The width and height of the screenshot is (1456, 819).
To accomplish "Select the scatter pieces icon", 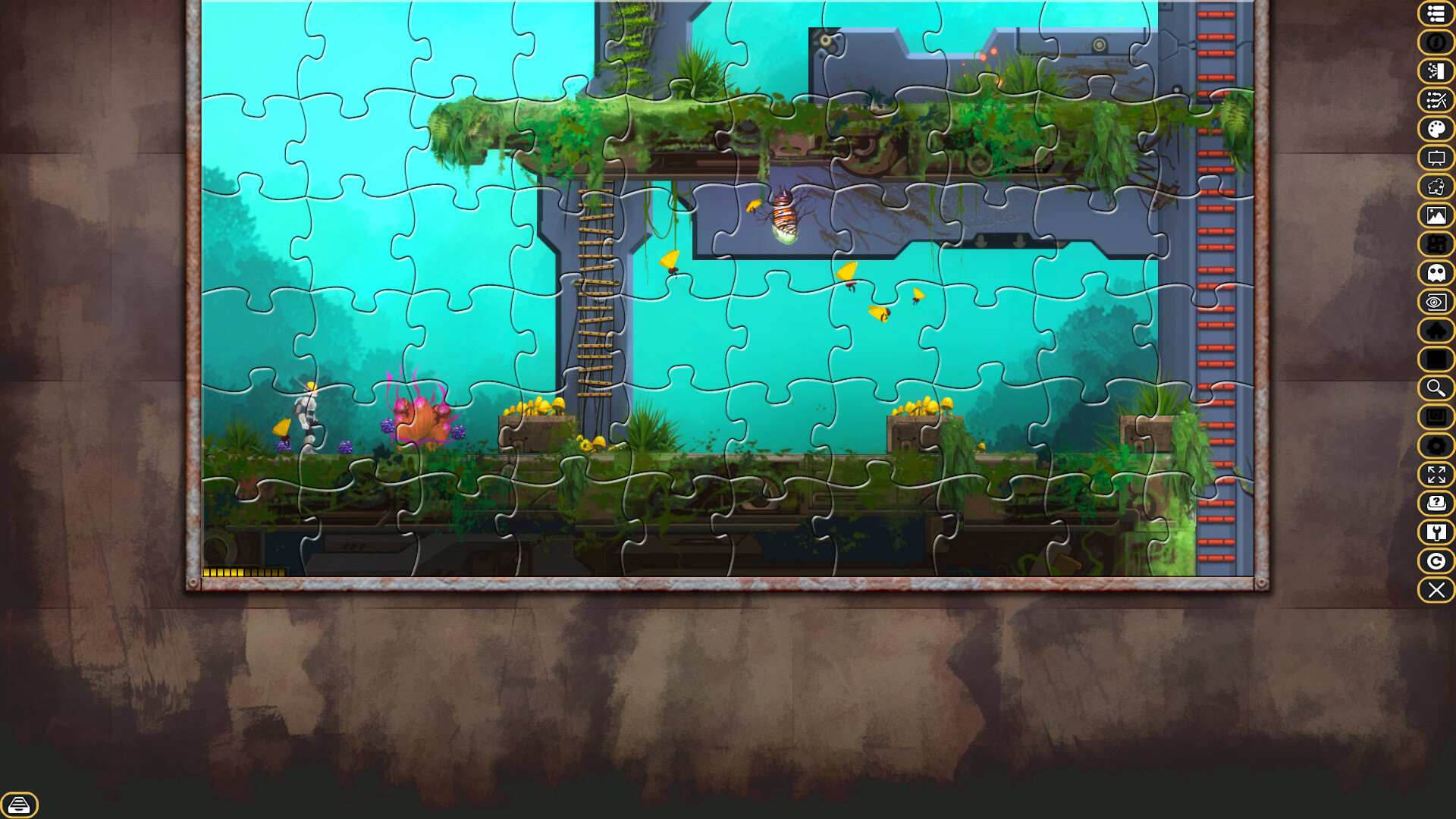I will pos(1436,100).
